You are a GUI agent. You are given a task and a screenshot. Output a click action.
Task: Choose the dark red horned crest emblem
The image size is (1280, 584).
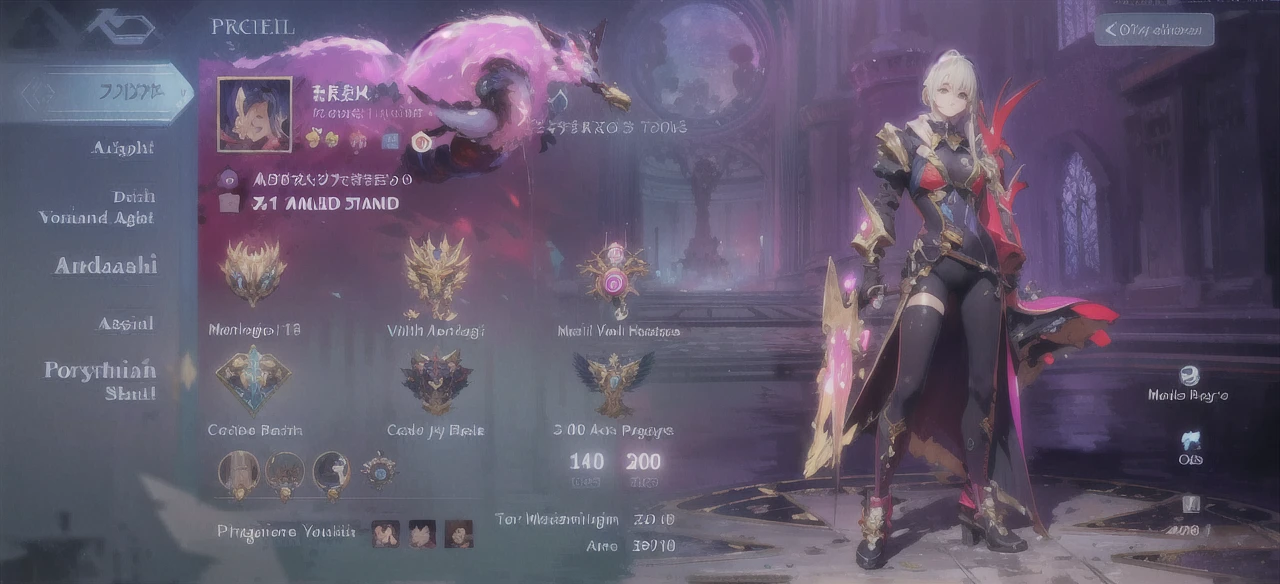(436, 381)
